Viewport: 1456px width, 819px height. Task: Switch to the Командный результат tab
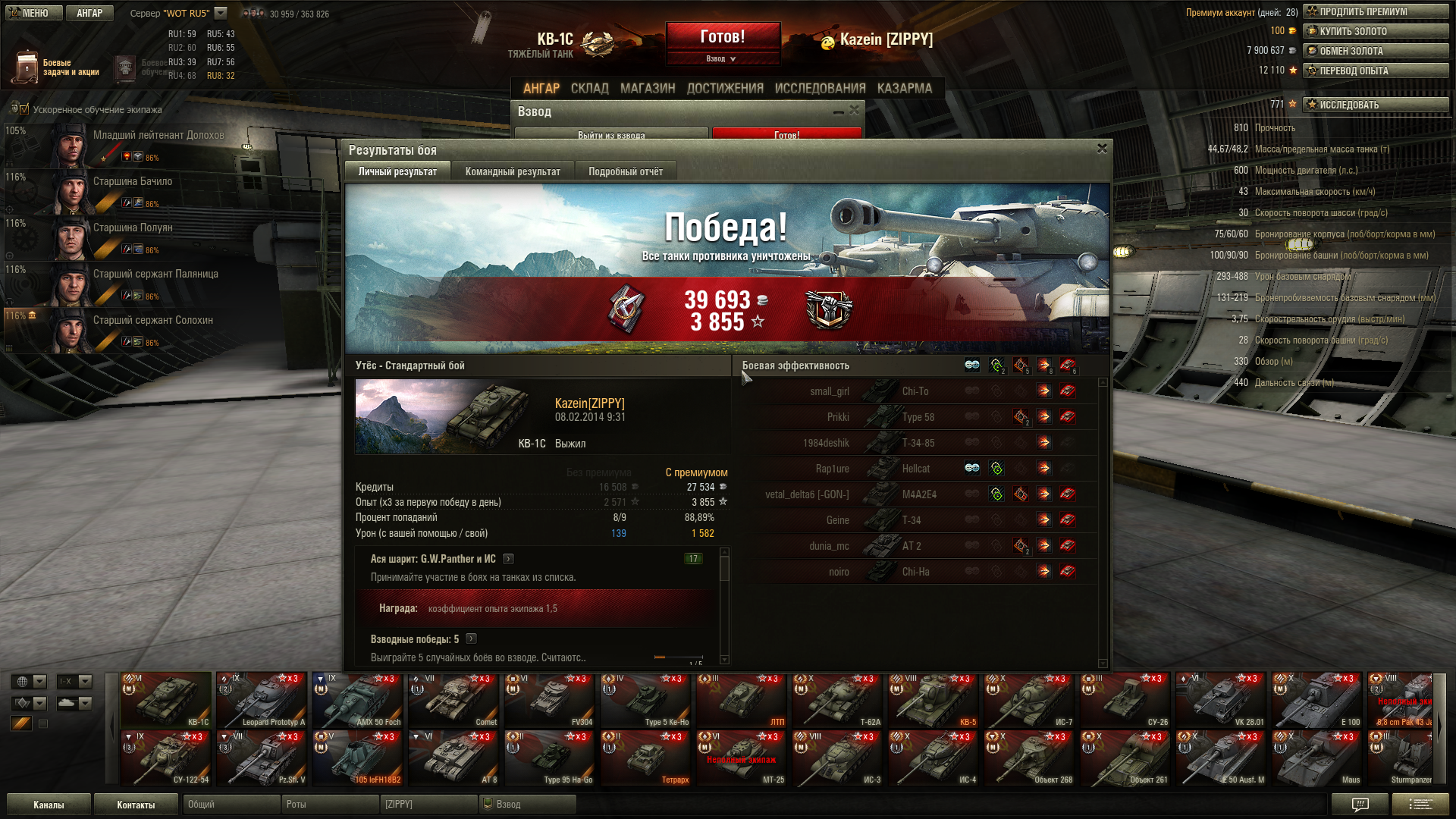click(x=513, y=171)
